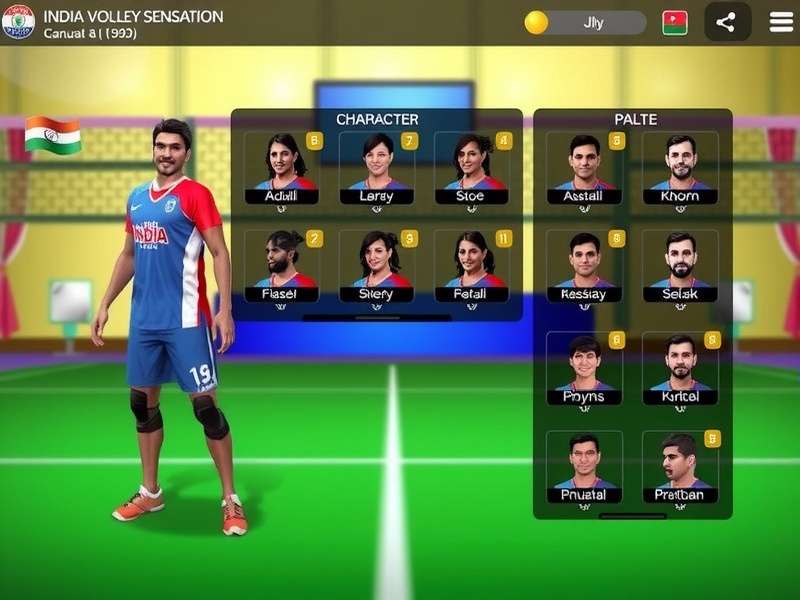800x600 pixels.
Task: Pick the Ressiay player card
Action: coord(584,267)
